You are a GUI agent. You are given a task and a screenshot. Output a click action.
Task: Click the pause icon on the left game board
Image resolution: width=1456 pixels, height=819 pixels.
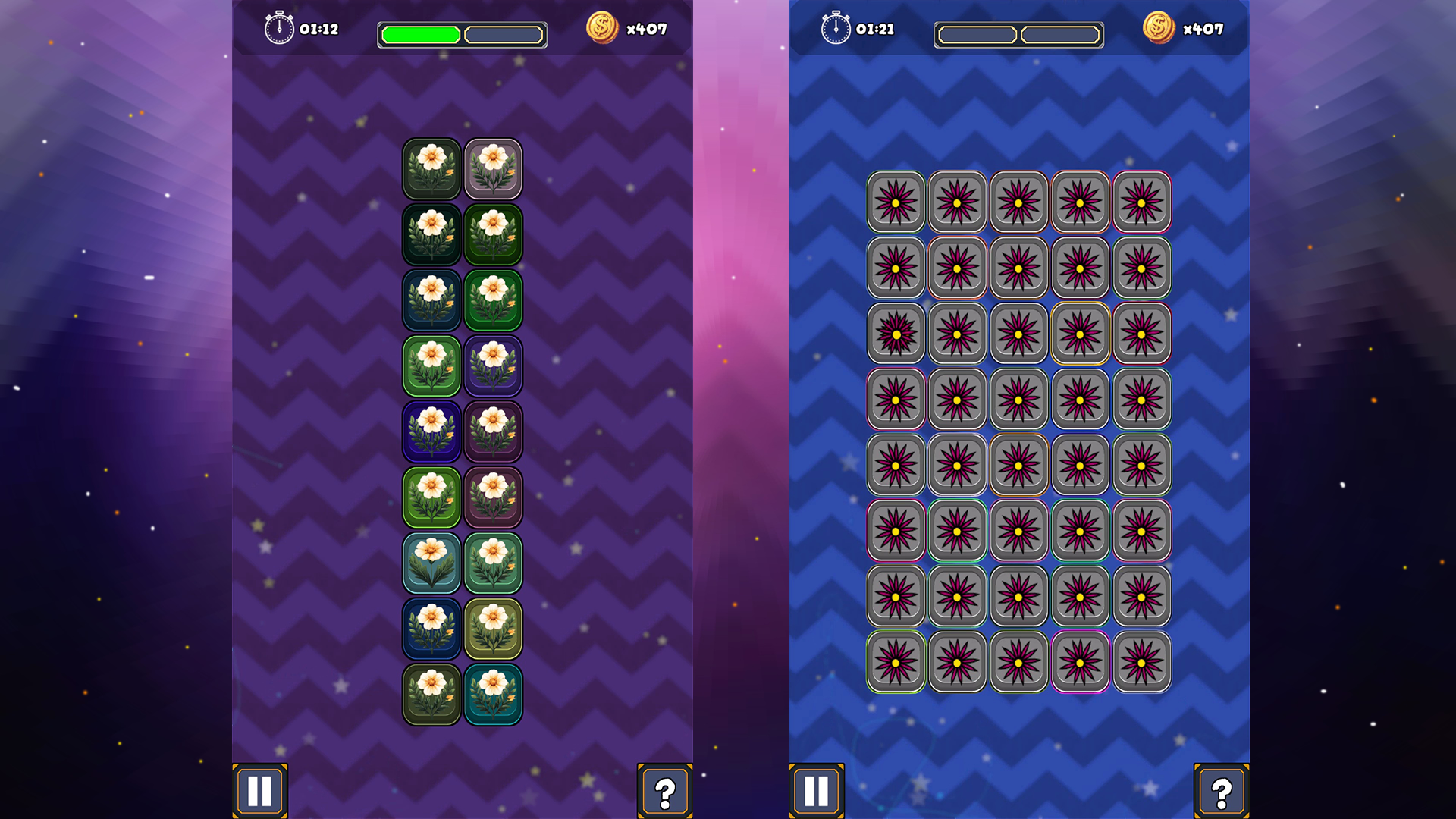[259, 789]
